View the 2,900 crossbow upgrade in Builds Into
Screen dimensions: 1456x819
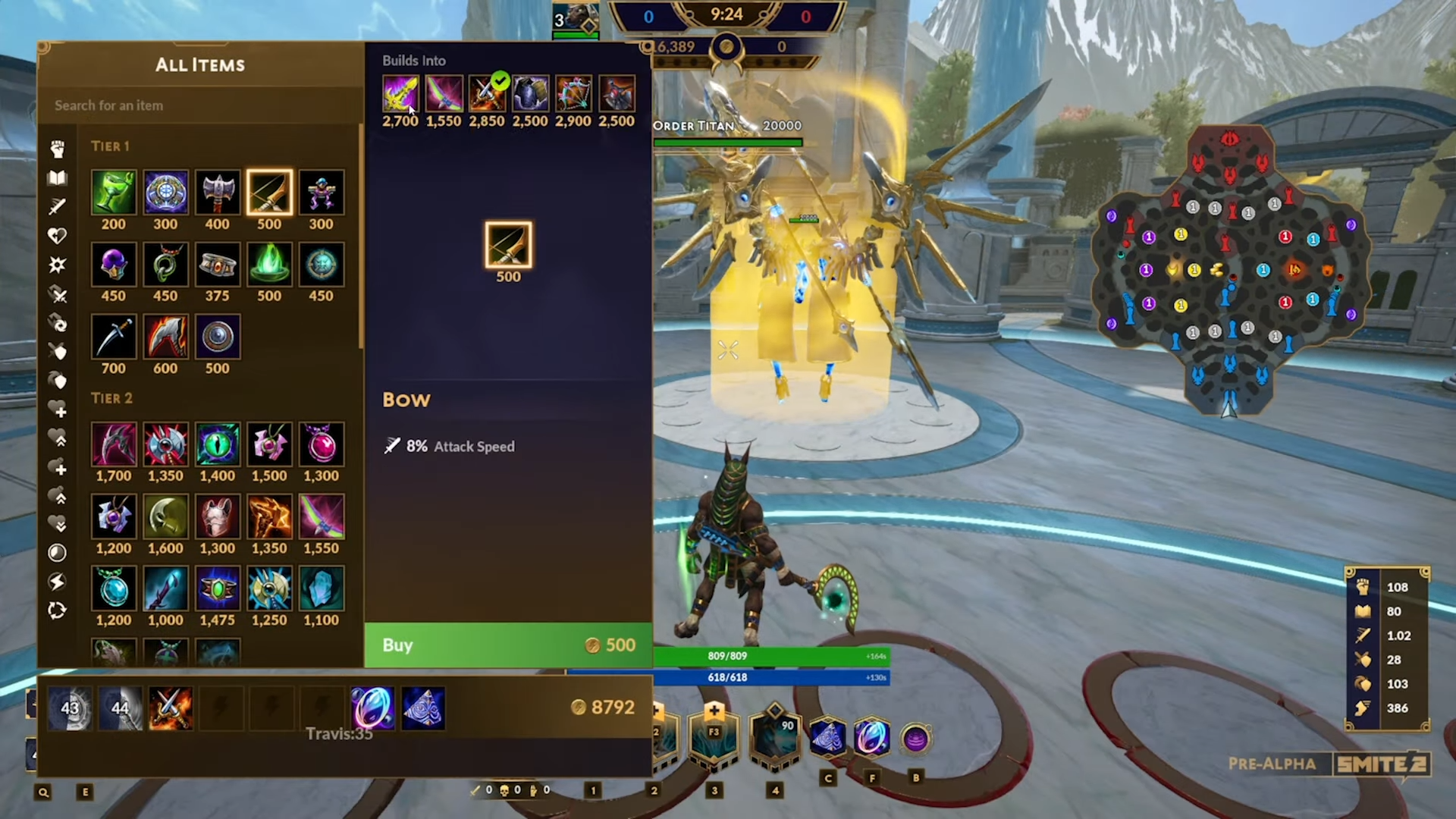pos(573,94)
